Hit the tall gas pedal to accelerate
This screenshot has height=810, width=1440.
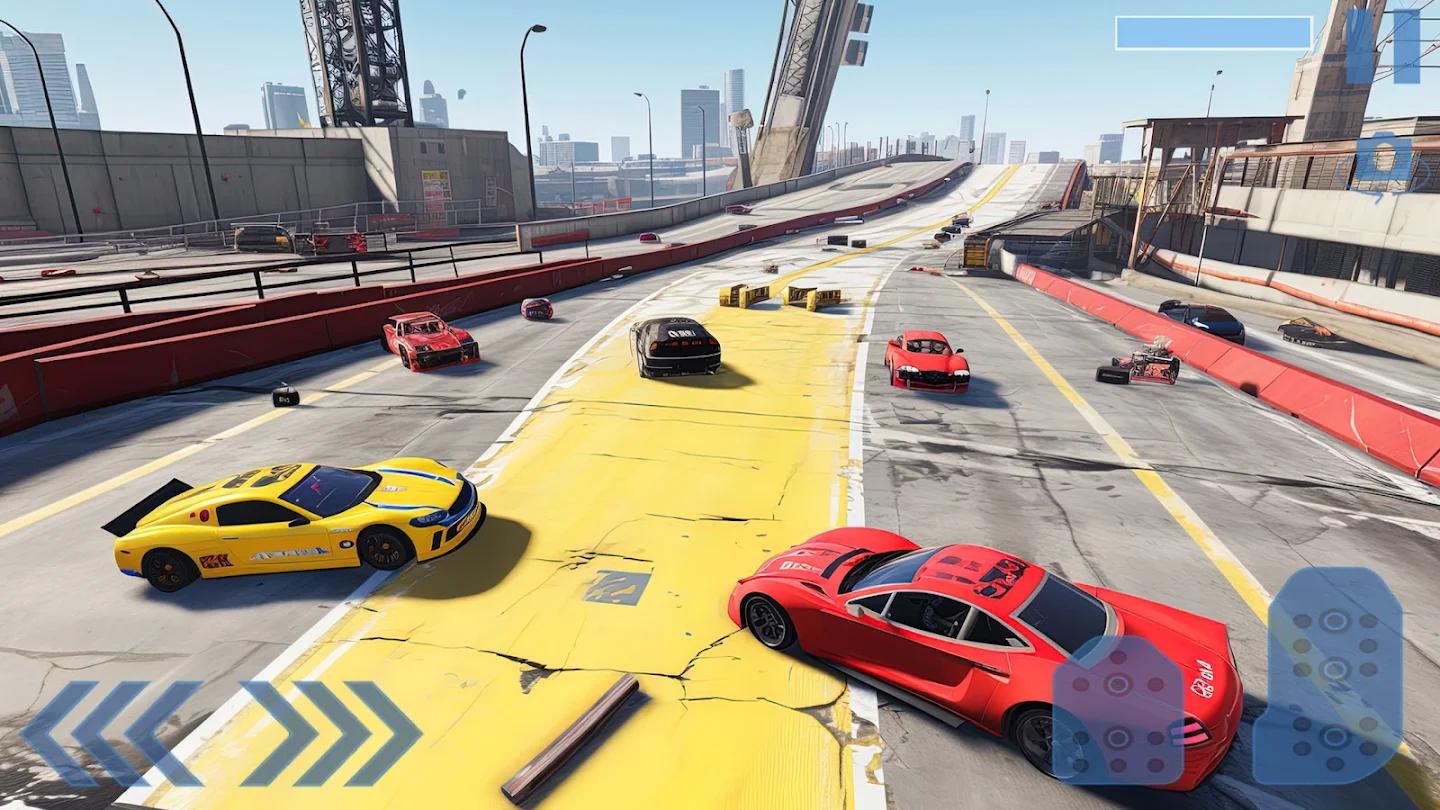pyautogui.click(x=1328, y=675)
